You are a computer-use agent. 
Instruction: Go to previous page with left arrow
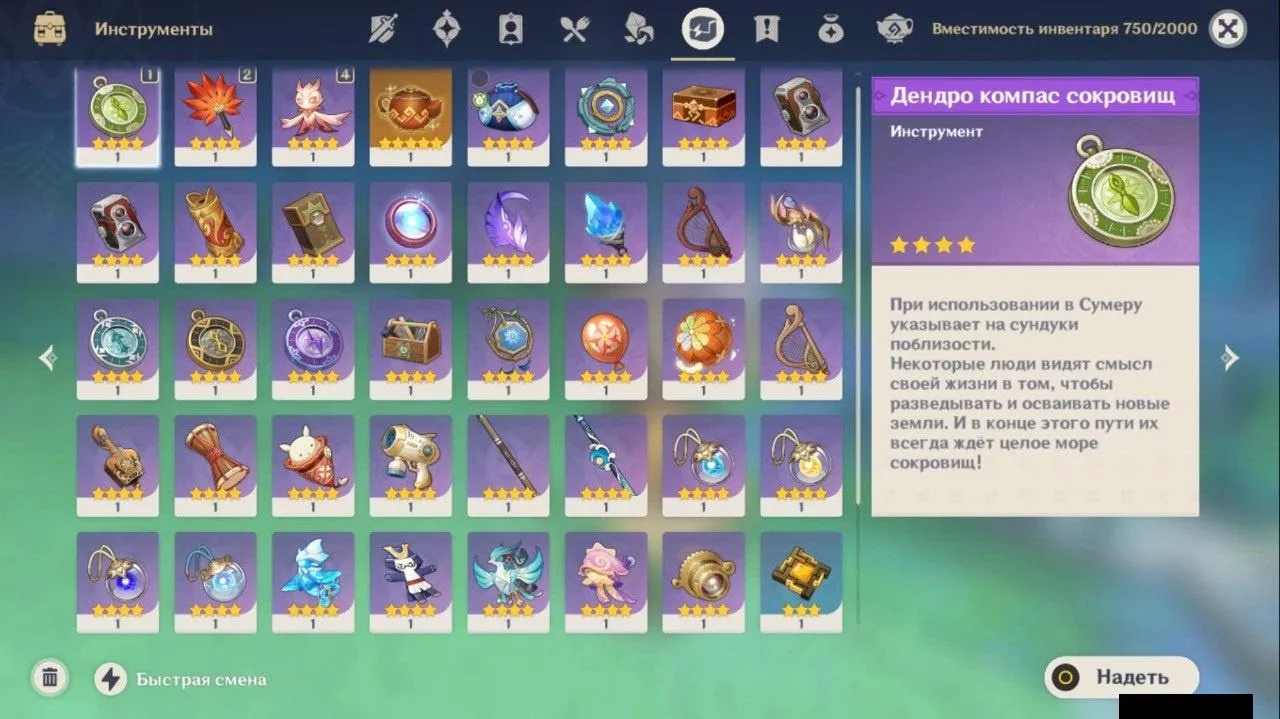point(47,358)
